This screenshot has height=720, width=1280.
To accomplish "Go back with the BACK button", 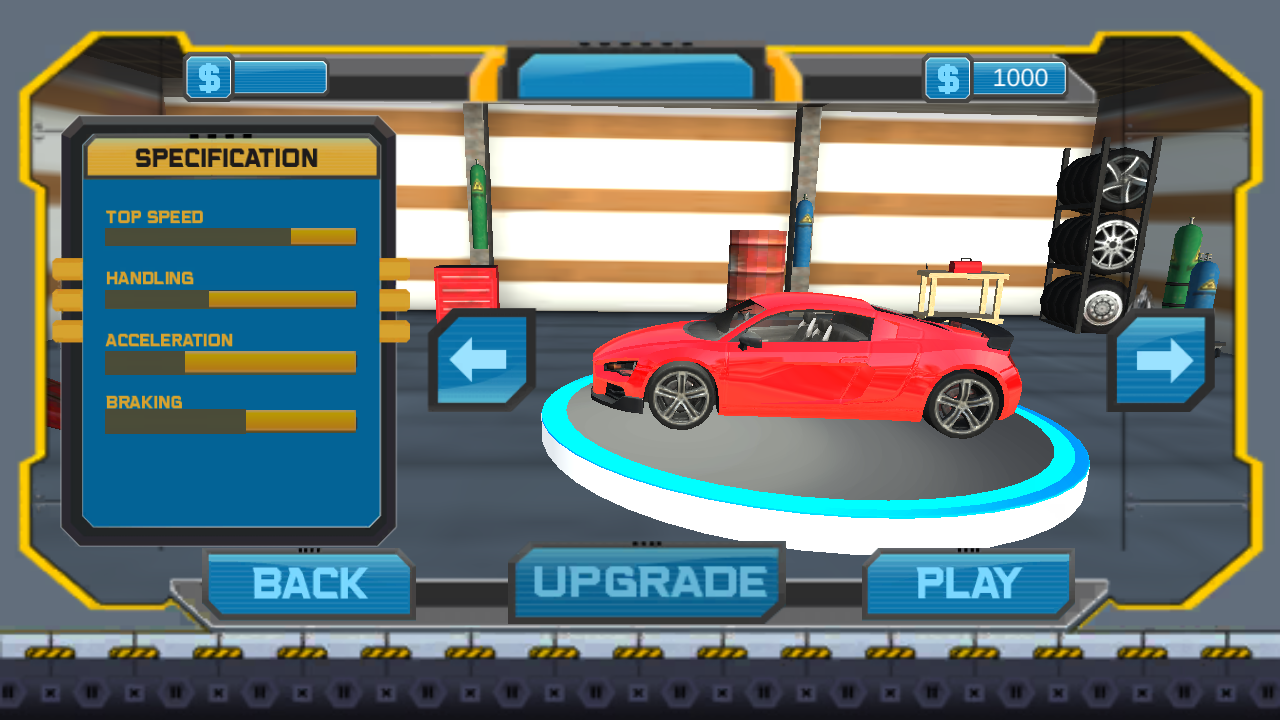I will [x=309, y=583].
